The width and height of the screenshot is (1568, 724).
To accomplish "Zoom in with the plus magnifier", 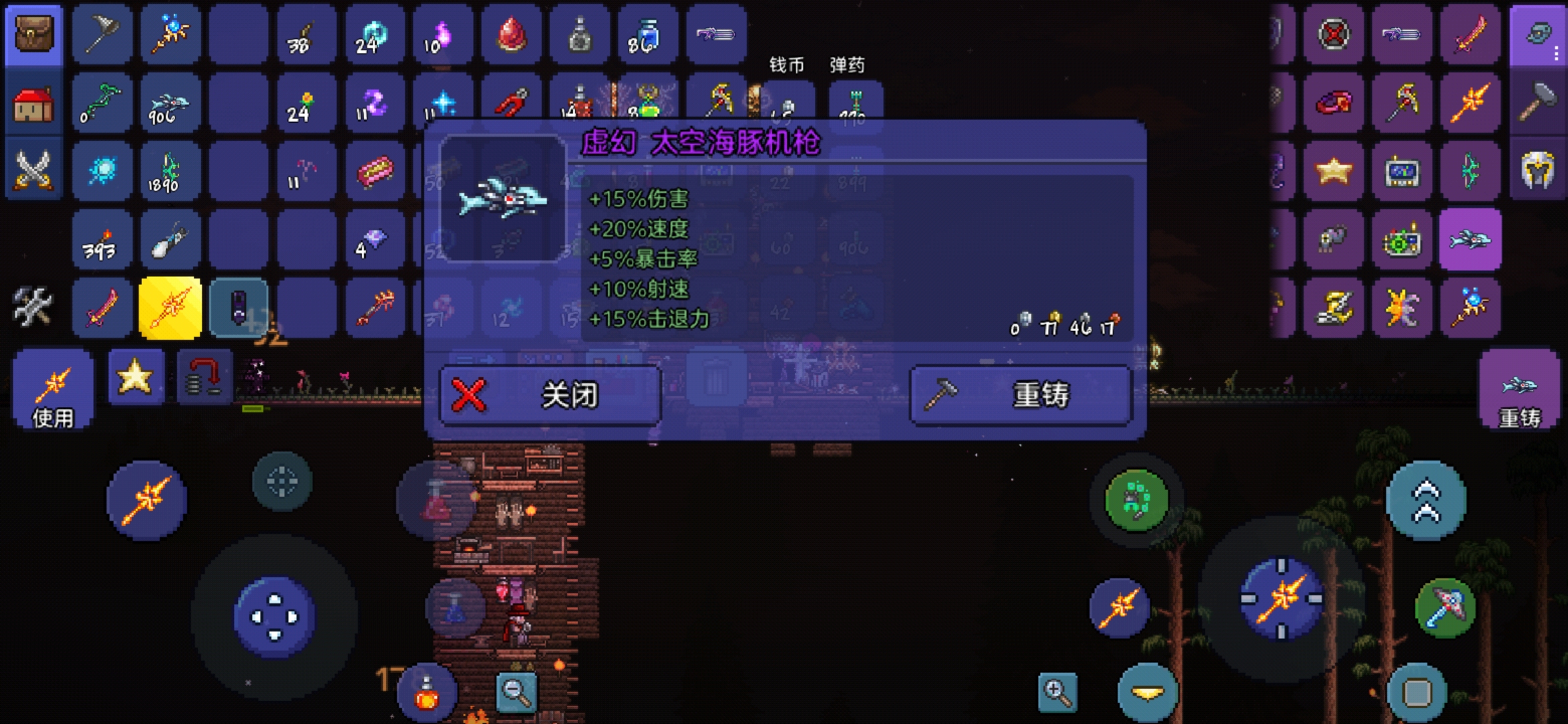I will click(x=1057, y=692).
